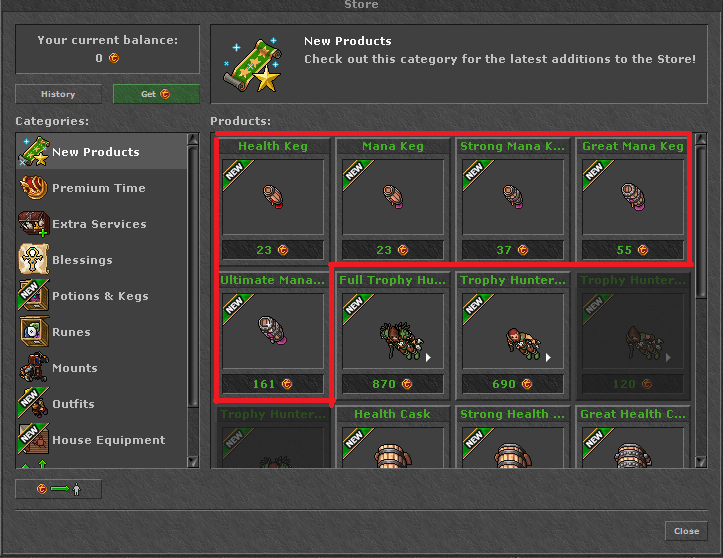Switch to the Outfits category

(x=73, y=404)
